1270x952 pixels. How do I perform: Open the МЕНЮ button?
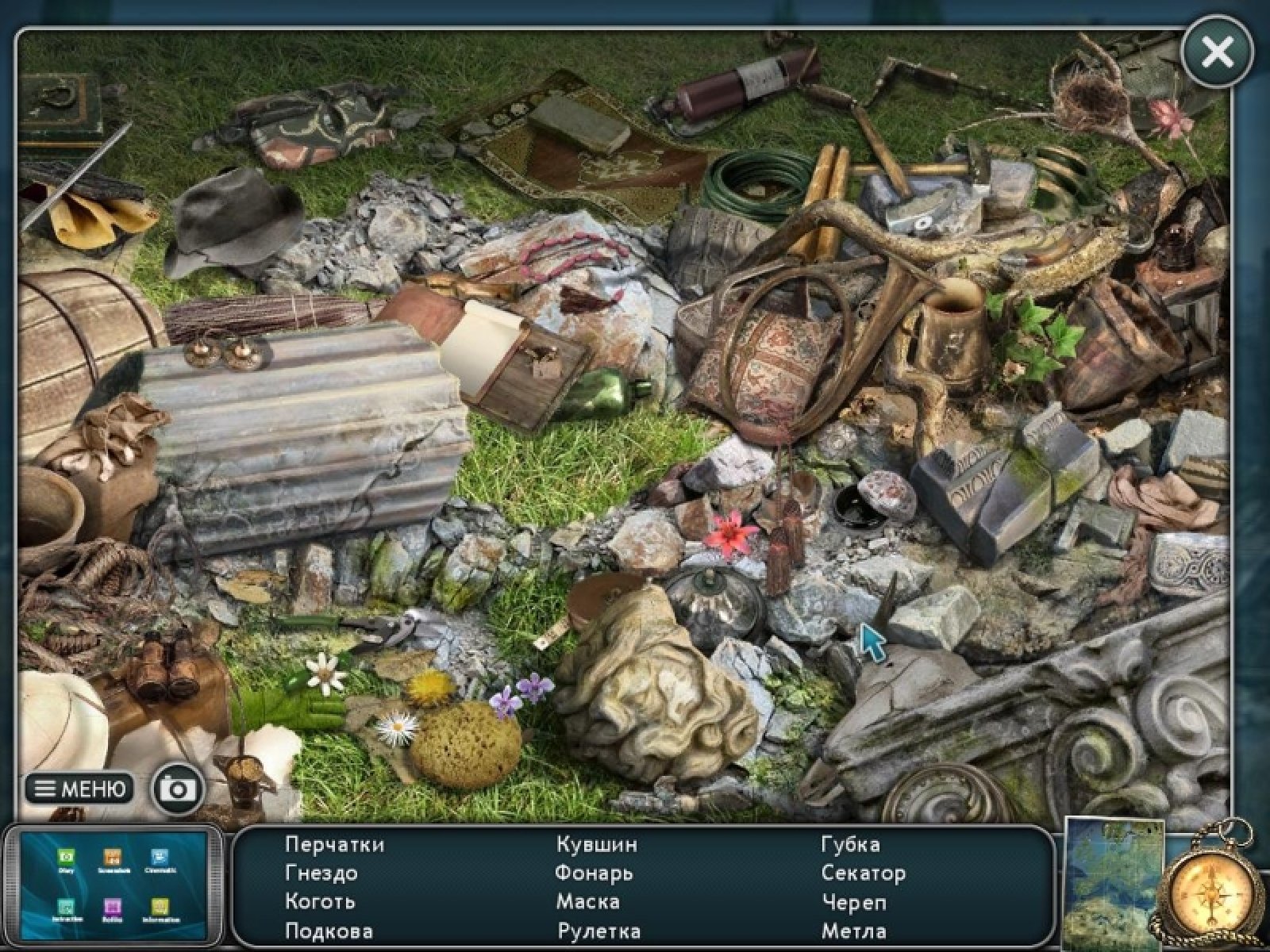pyautogui.click(x=79, y=789)
